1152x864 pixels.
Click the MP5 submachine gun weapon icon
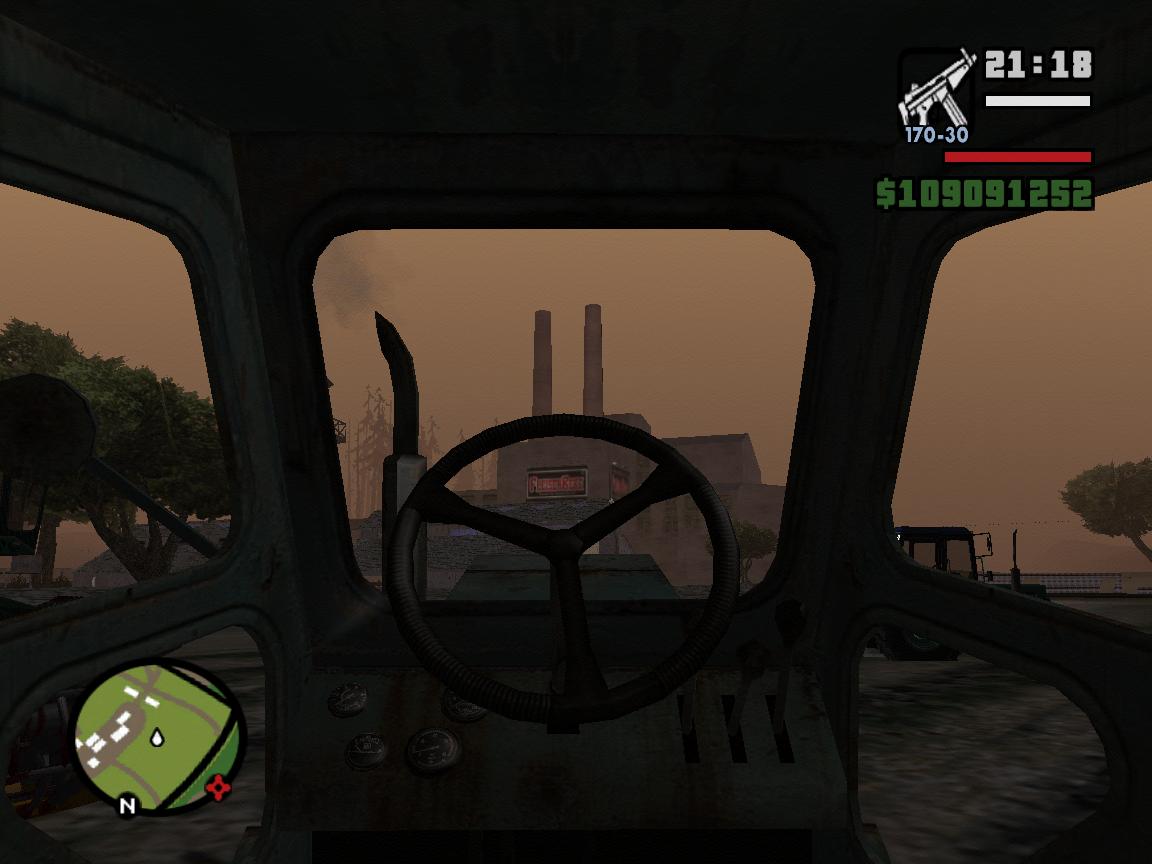(x=935, y=89)
